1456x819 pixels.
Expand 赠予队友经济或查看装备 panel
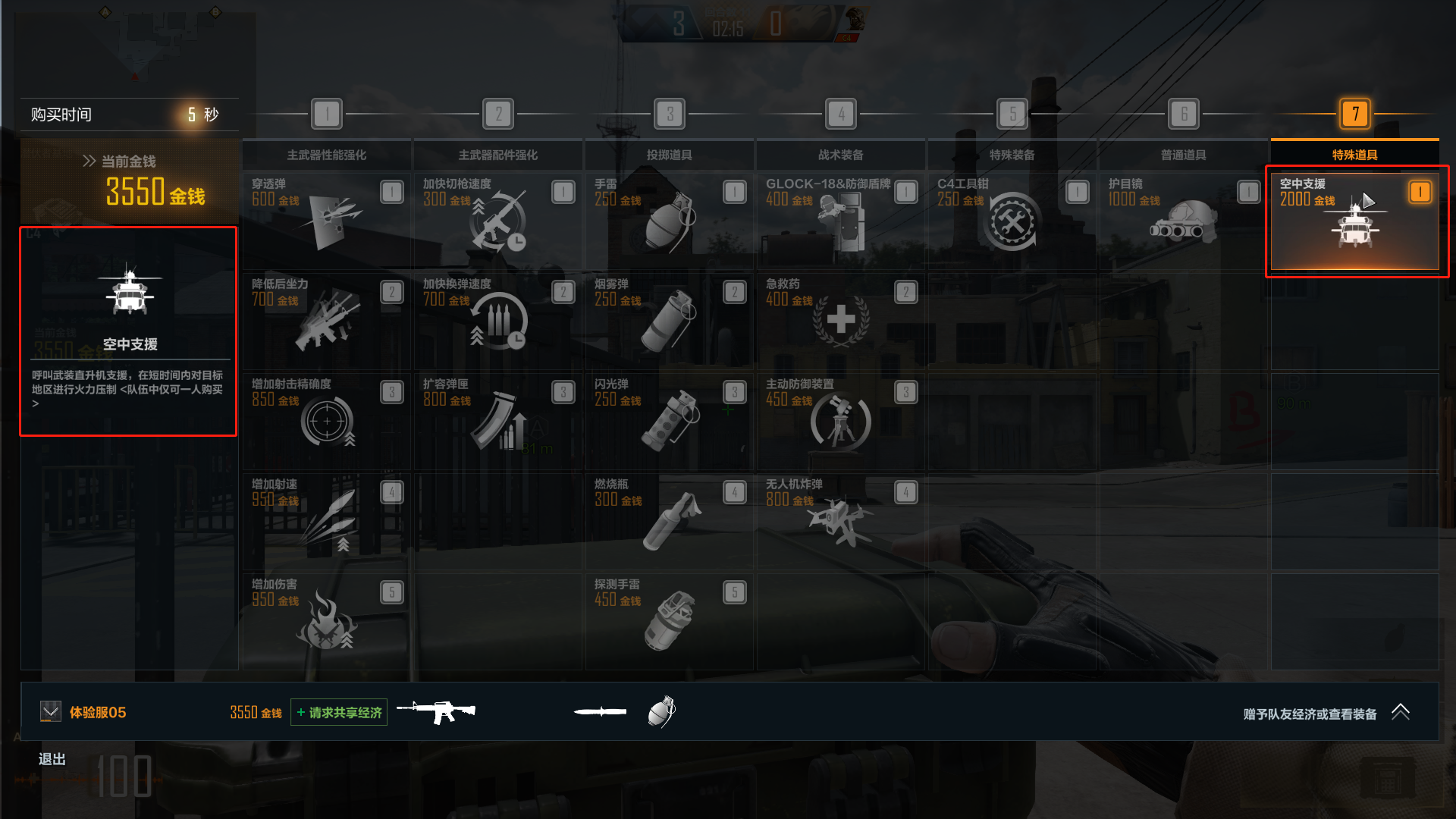tap(1400, 712)
